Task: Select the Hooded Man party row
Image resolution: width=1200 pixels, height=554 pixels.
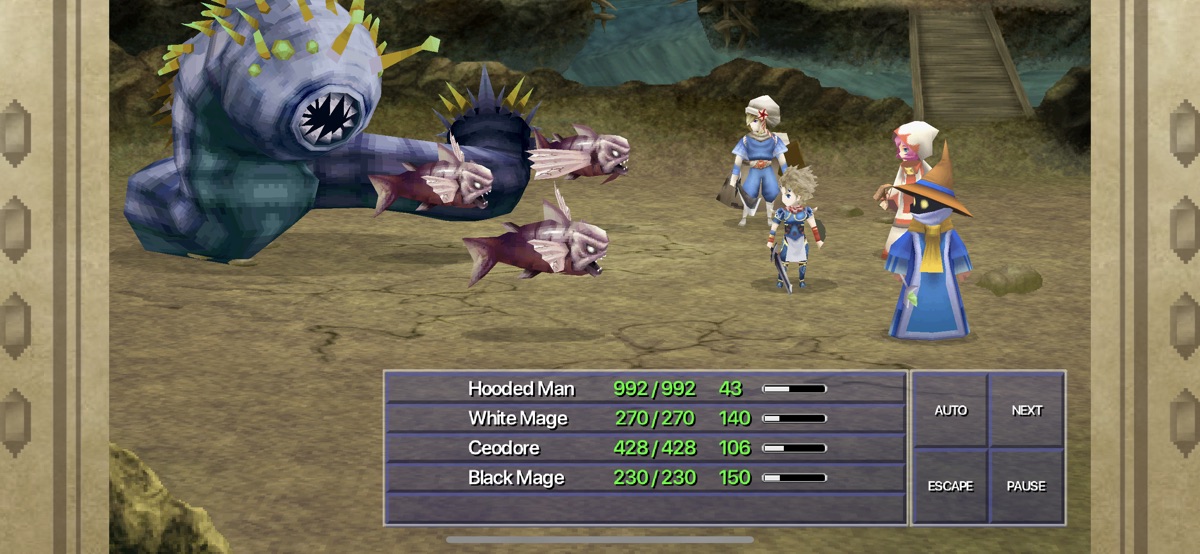Action: tap(645, 388)
